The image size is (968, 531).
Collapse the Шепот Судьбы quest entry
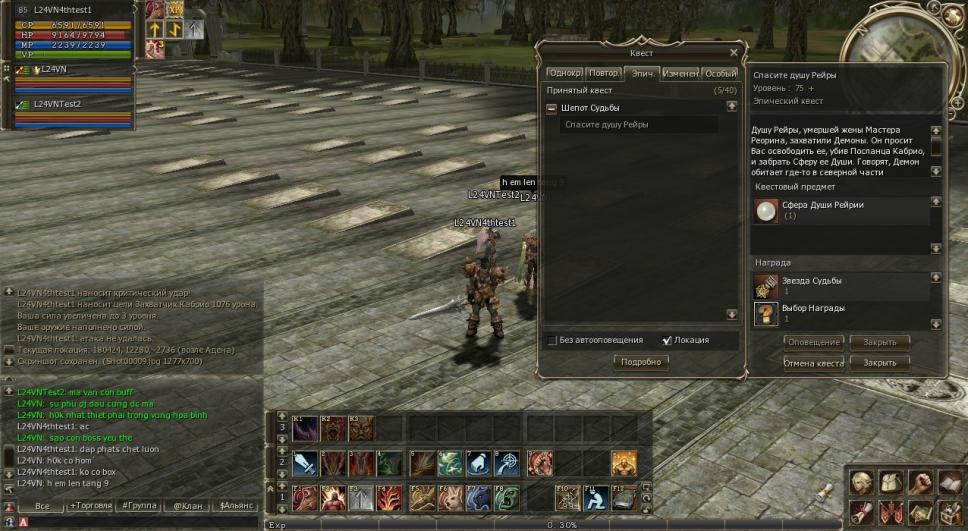(x=551, y=108)
